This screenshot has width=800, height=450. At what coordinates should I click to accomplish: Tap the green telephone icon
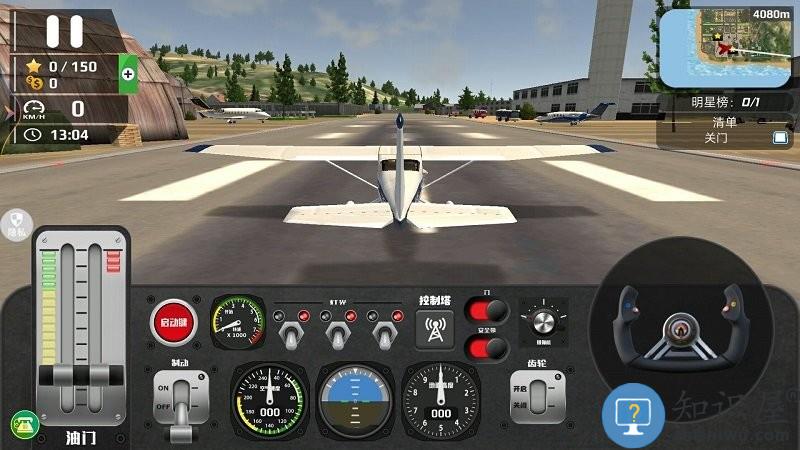(x=24, y=424)
